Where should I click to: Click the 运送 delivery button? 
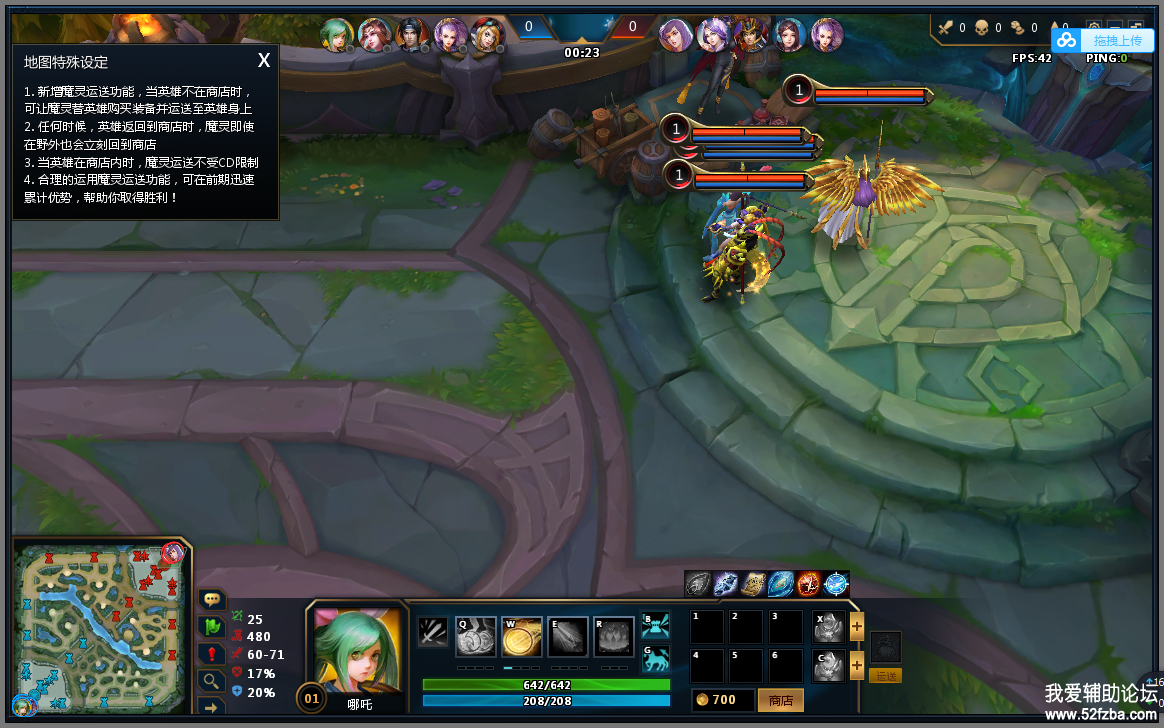[x=886, y=676]
